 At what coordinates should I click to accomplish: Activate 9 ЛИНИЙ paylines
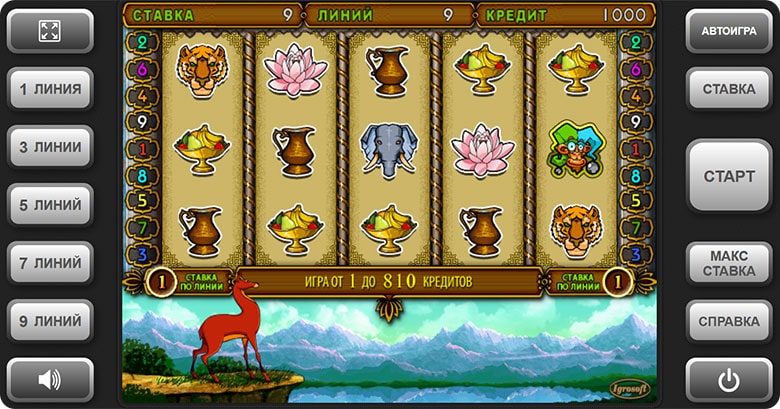[x=50, y=321]
